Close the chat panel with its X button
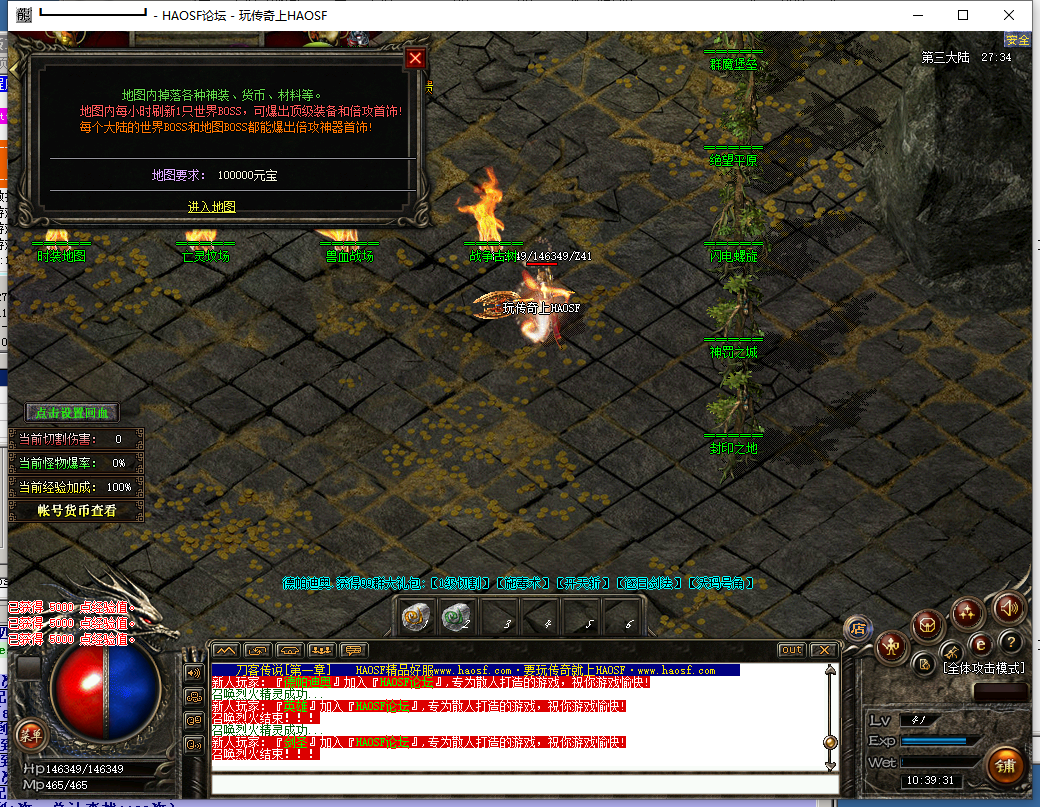Screen dimensions: 1040x807 coord(823,650)
